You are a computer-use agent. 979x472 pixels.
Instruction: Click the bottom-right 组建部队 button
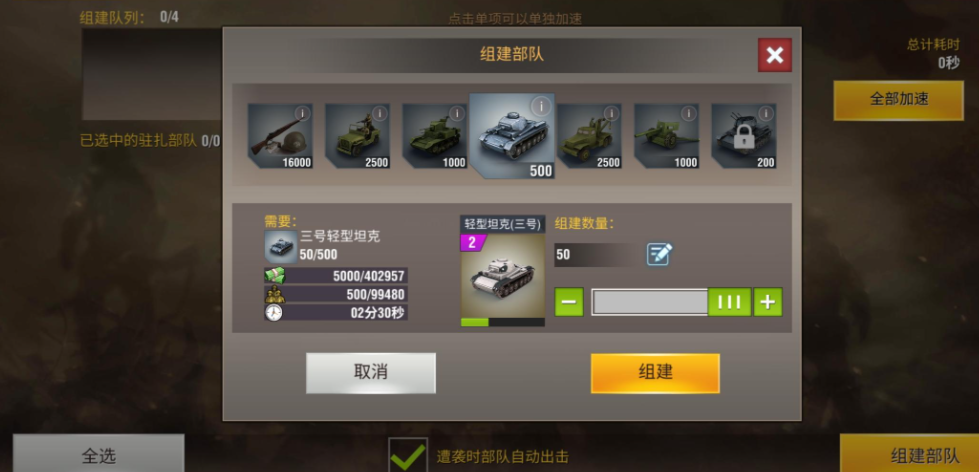pyautogui.click(x=909, y=455)
